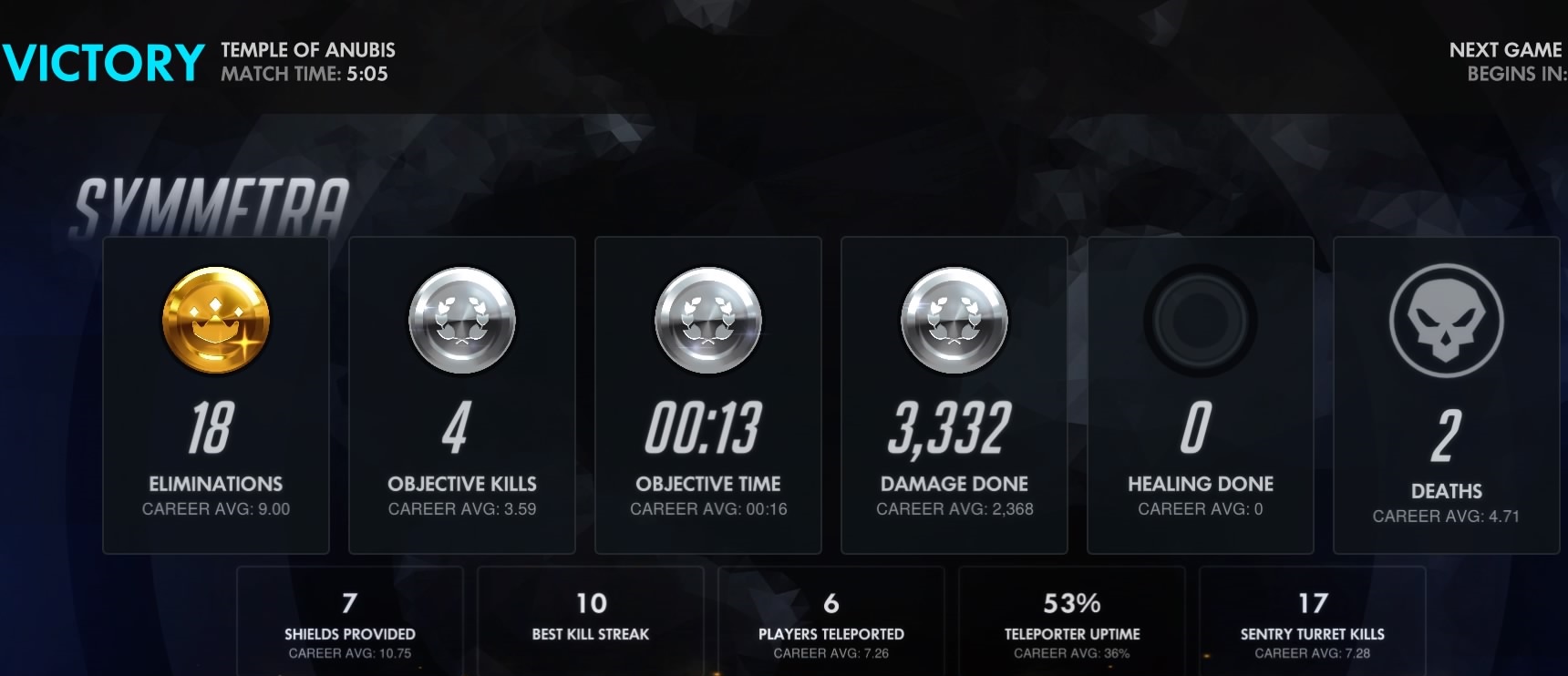Click the silver Damage Done medal icon
This screenshot has width=1568, height=676.
(x=954, y=321)
